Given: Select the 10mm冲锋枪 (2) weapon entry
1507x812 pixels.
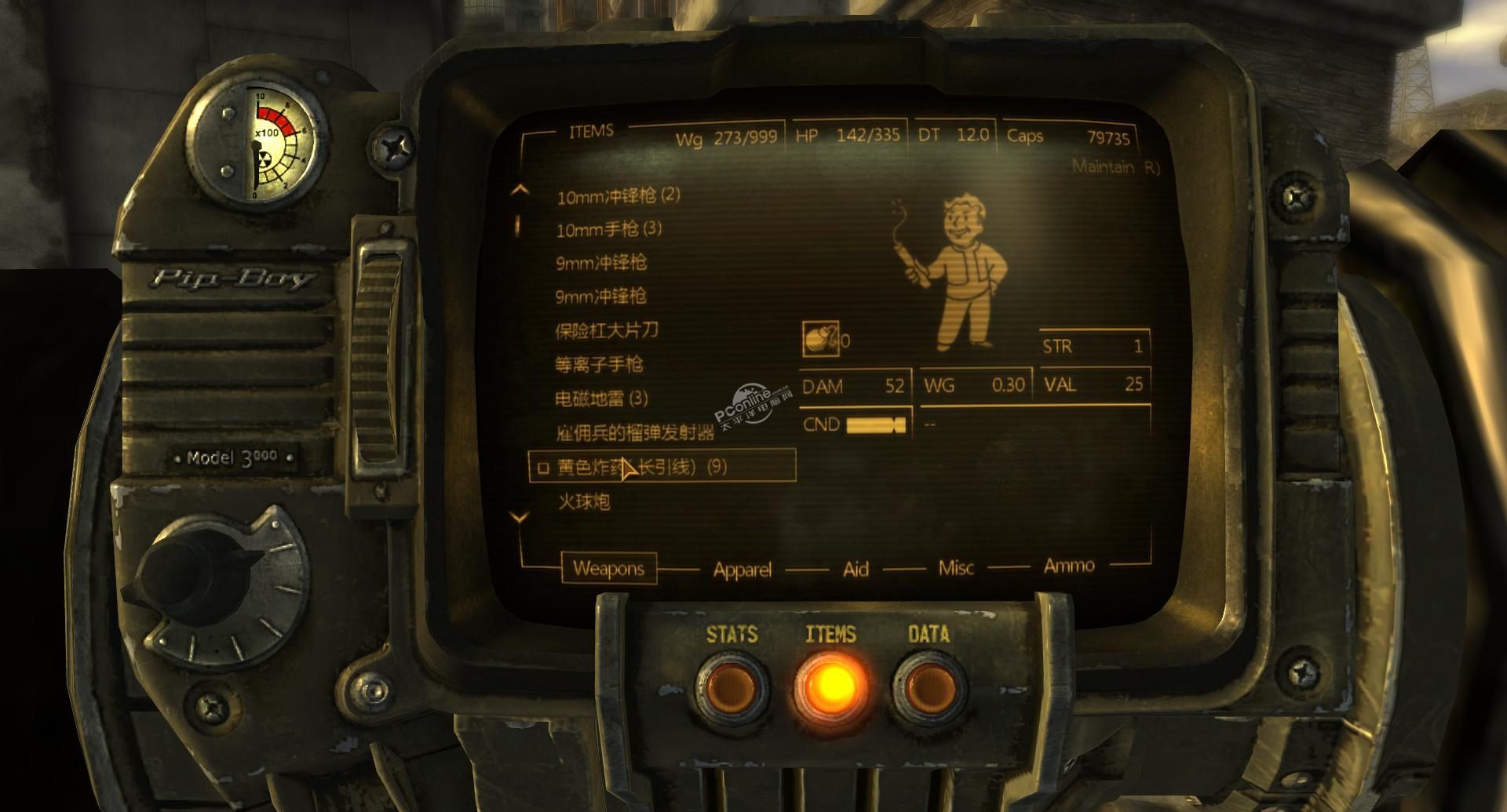Looking at the screenshot, I should pos(618,196).
